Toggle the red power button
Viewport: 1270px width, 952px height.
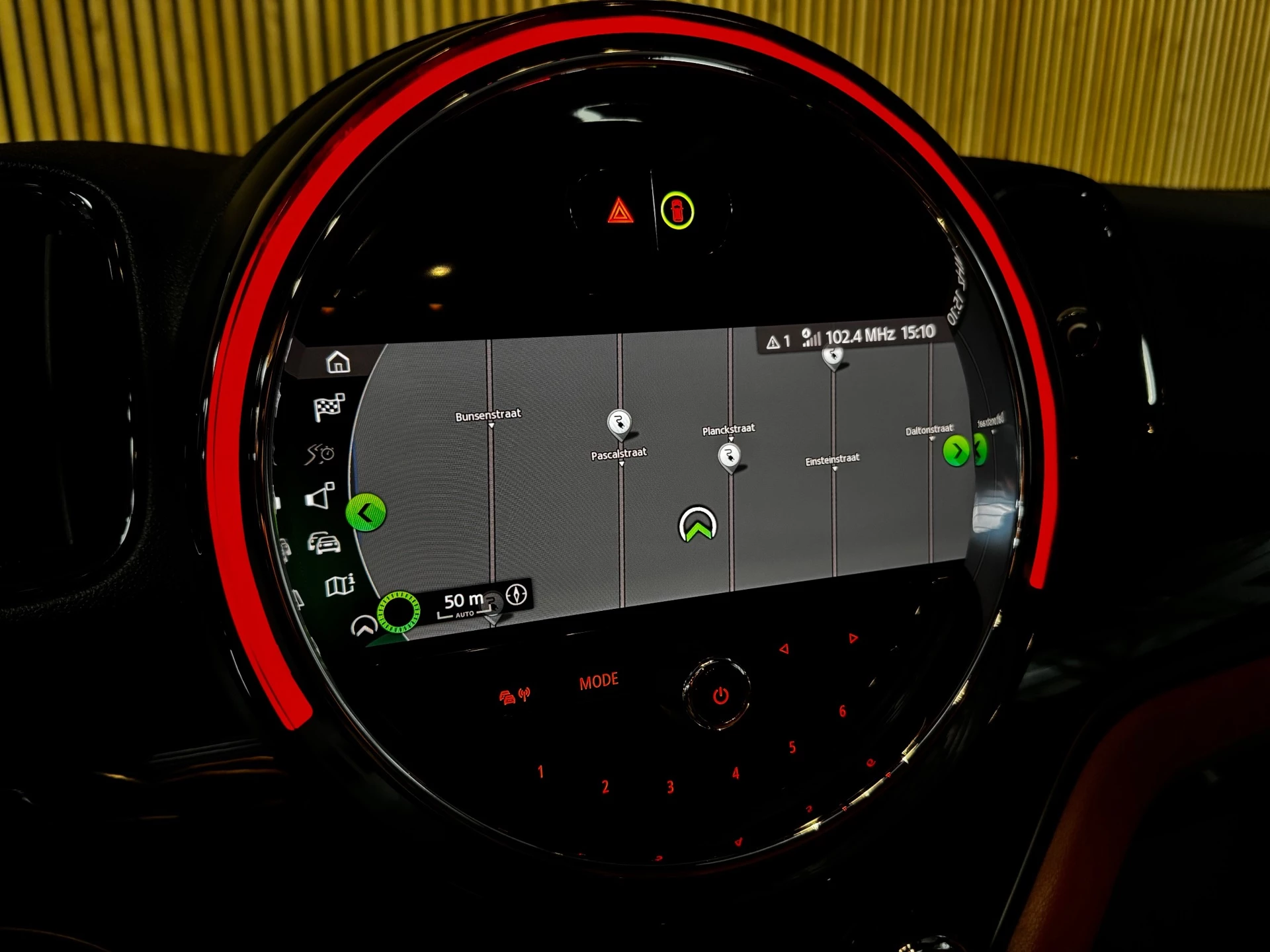[720, 695]
